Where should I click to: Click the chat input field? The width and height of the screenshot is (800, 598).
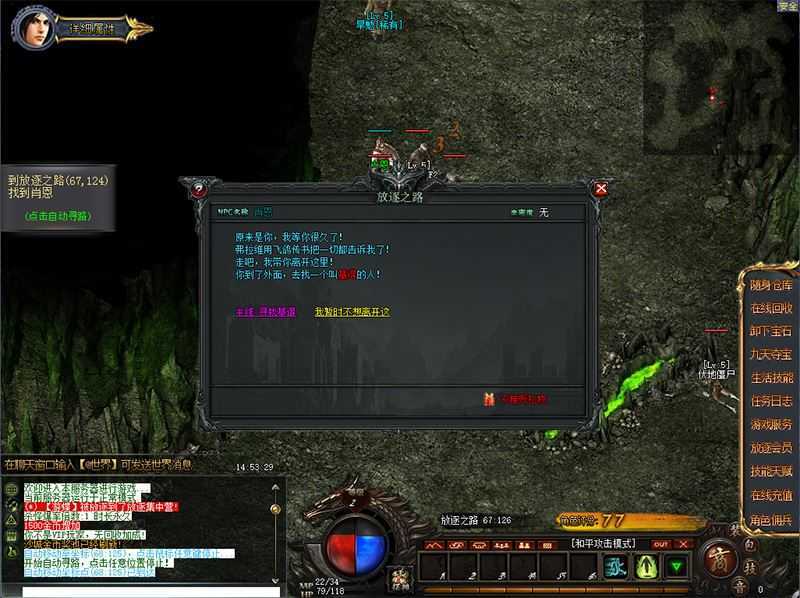coord(140,591)
